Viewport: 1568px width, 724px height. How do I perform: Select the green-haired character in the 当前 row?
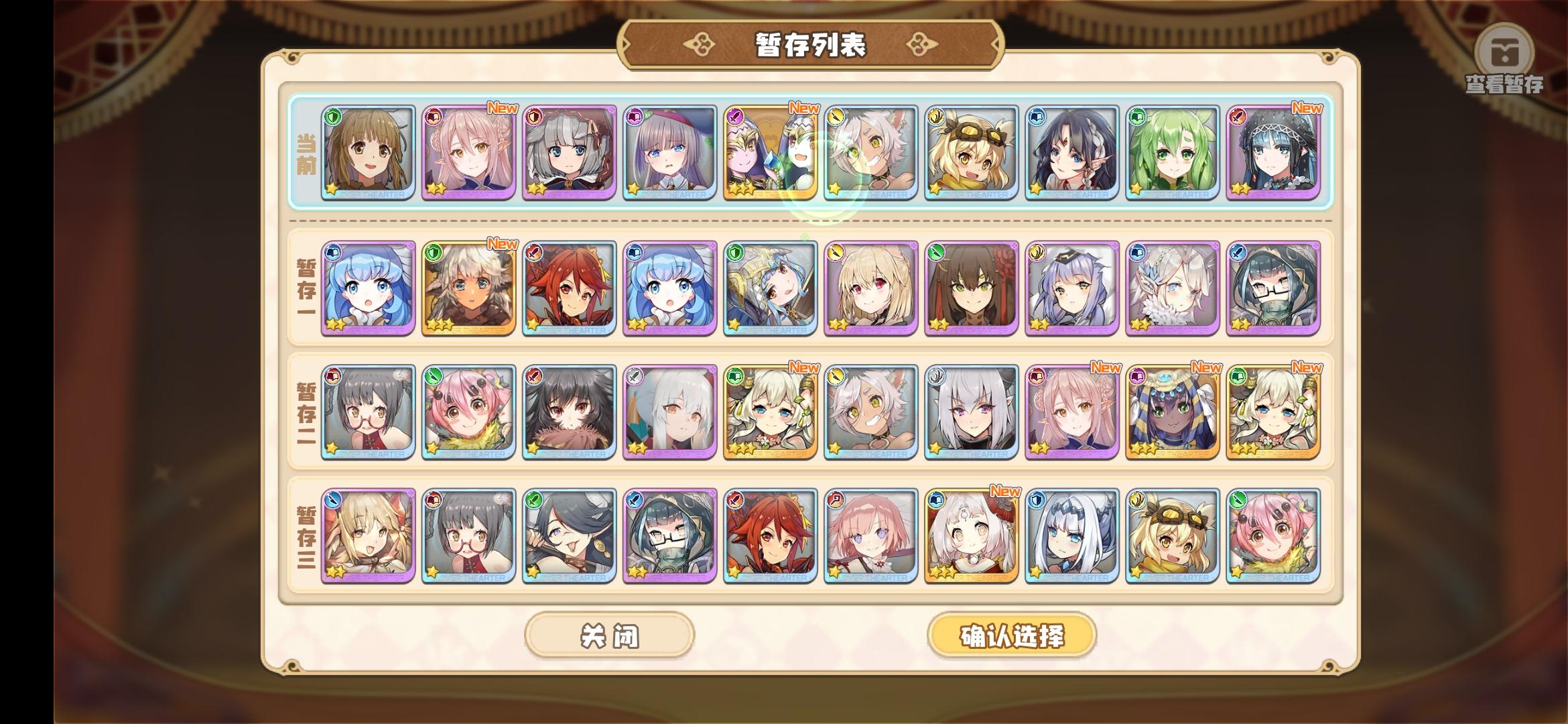pyautogui.click(x=1173, y=156)
